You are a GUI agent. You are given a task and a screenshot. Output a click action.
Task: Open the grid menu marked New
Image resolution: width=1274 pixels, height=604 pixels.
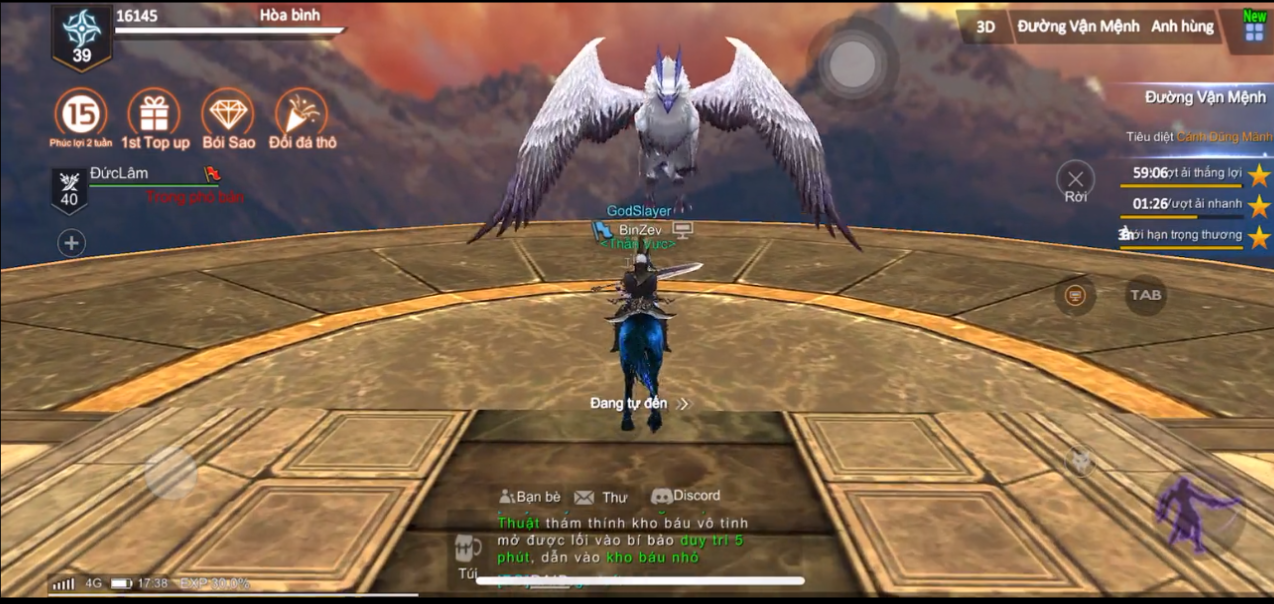pos(1254,30)
